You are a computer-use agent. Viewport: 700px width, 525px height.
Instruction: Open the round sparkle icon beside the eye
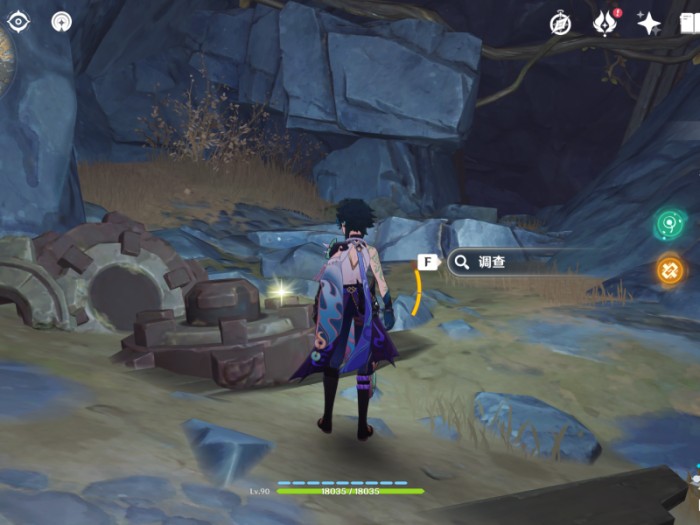click(x=62, y=21)
